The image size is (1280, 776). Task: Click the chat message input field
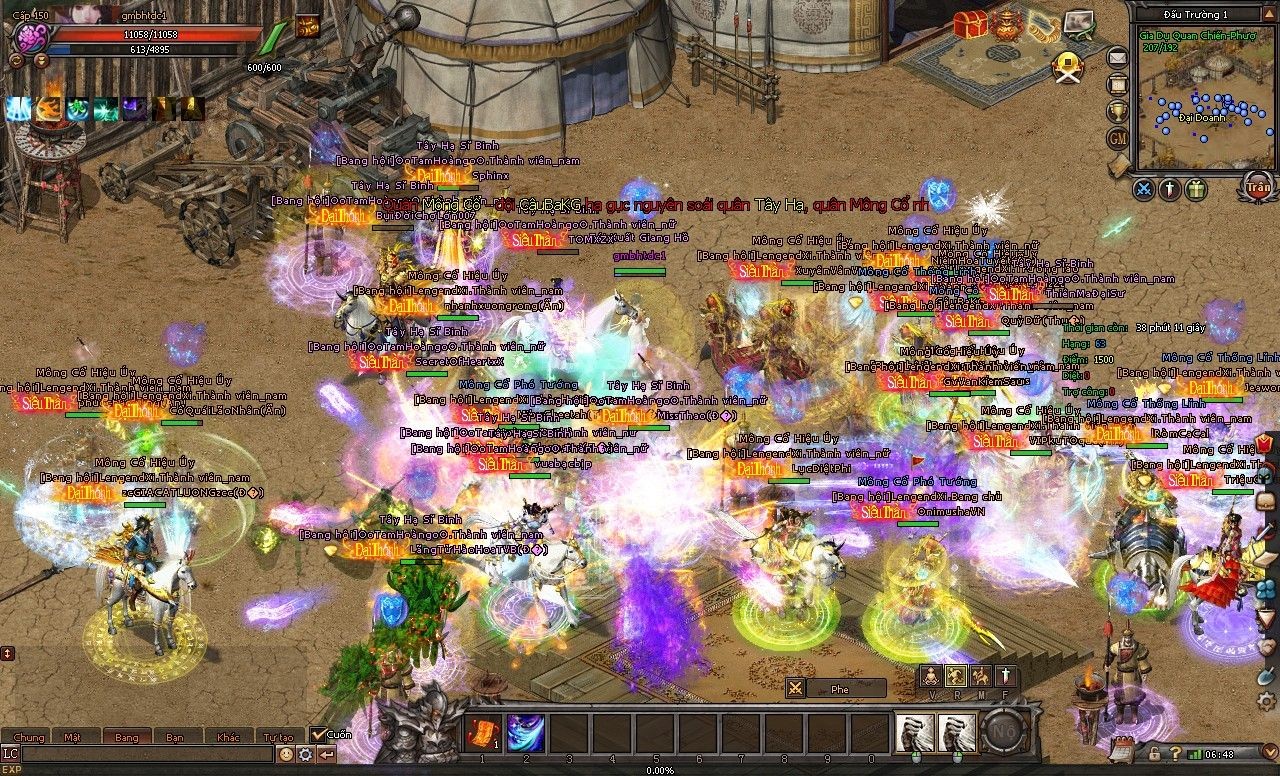click(x=145, y=754)
